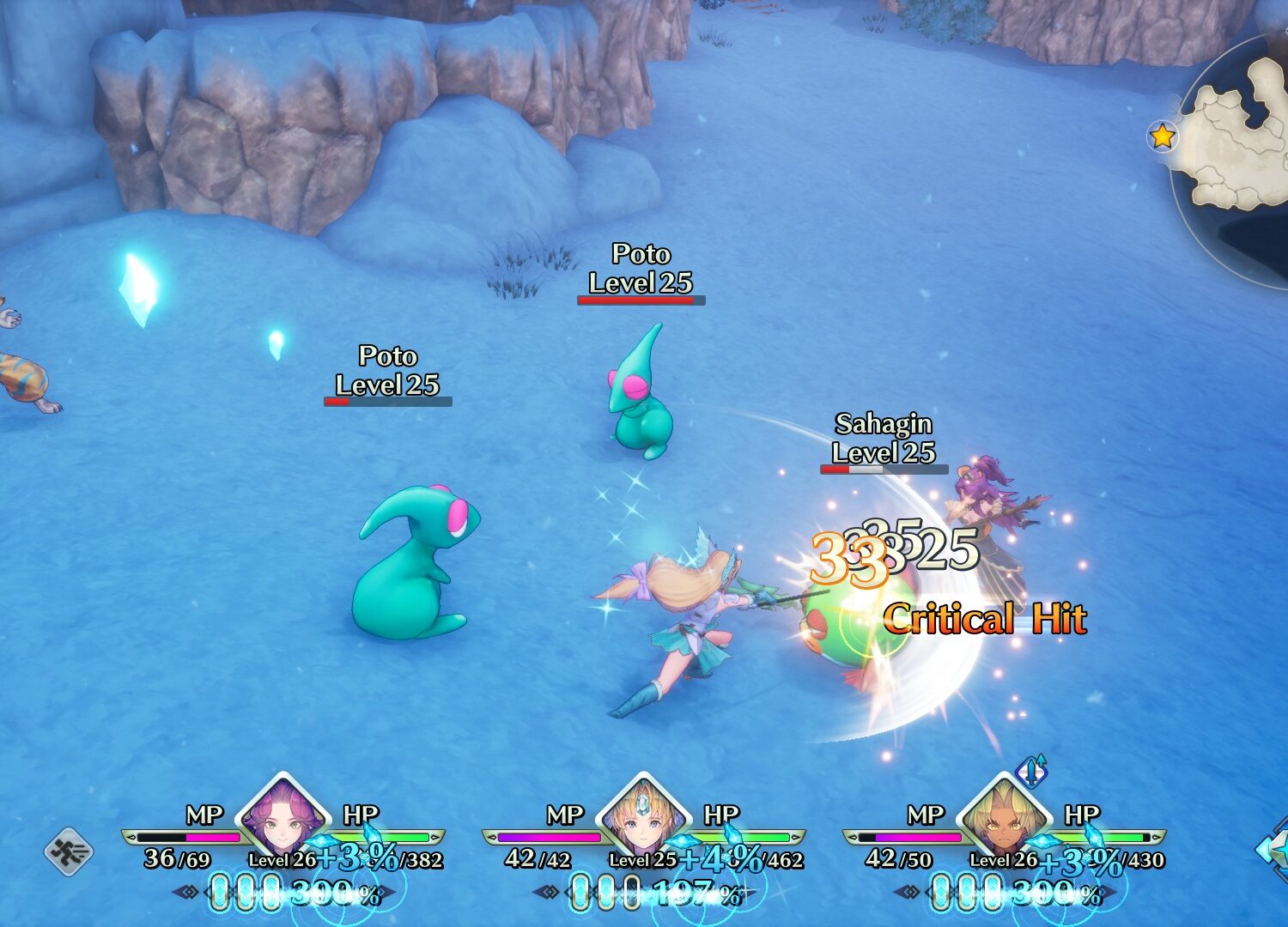The height and width of the screenshot is (927, 1288).
Task: Click the running figure icon
Action: point(69,851)
